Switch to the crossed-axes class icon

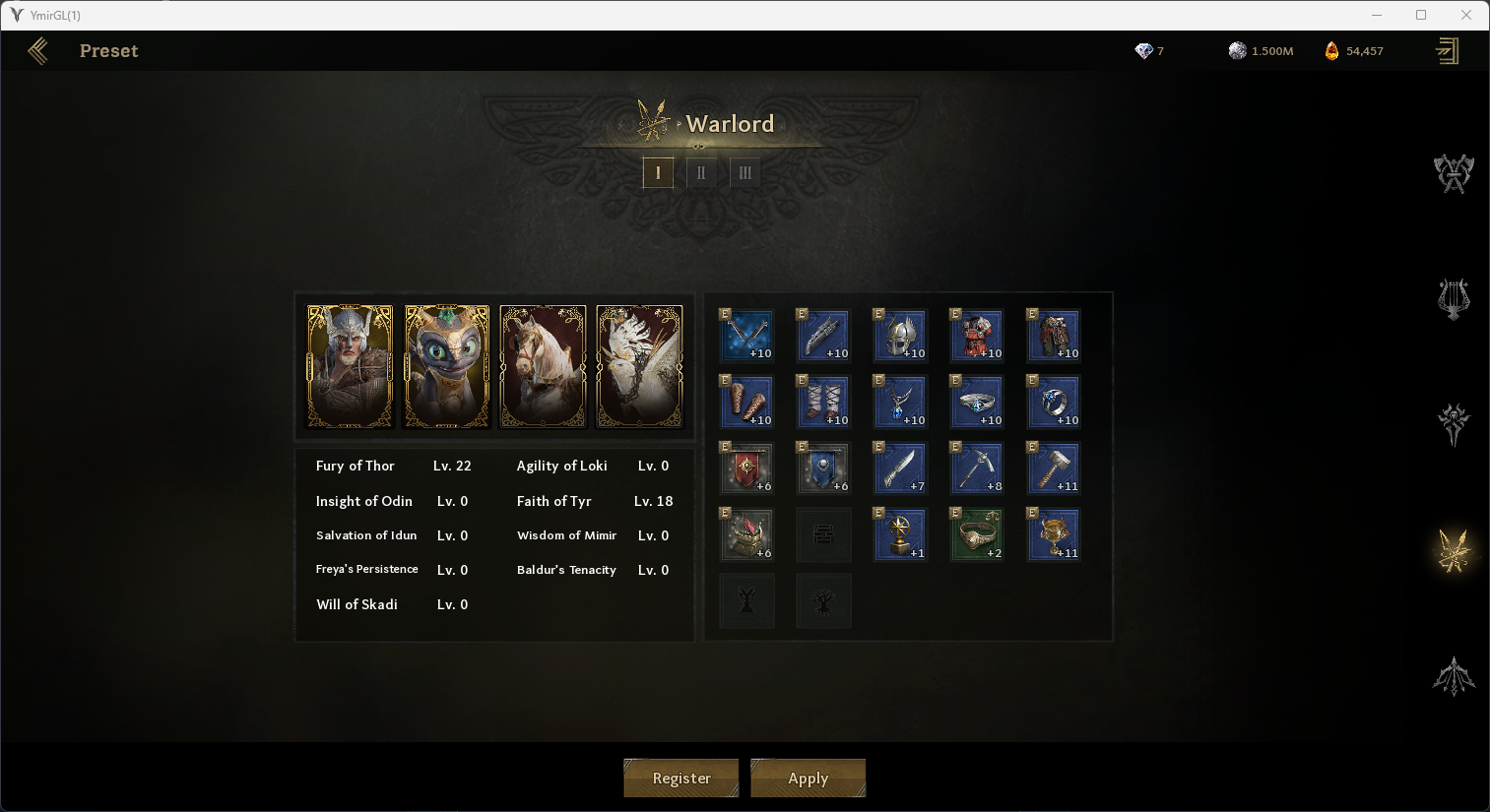click(1453, 174)
